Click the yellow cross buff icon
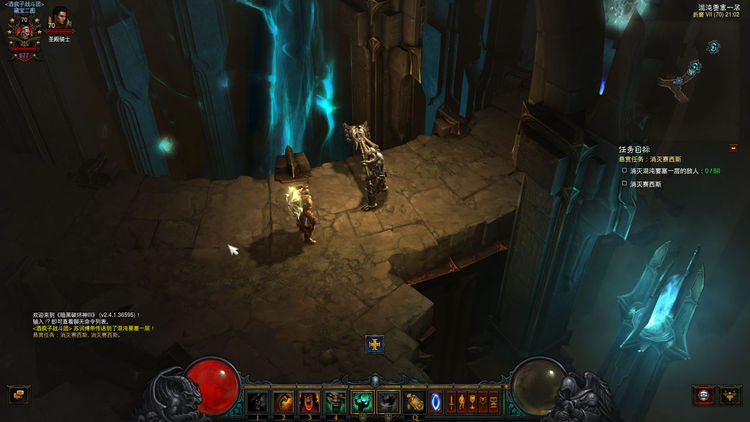Screen dimensions: 750x422 point(375,343)
